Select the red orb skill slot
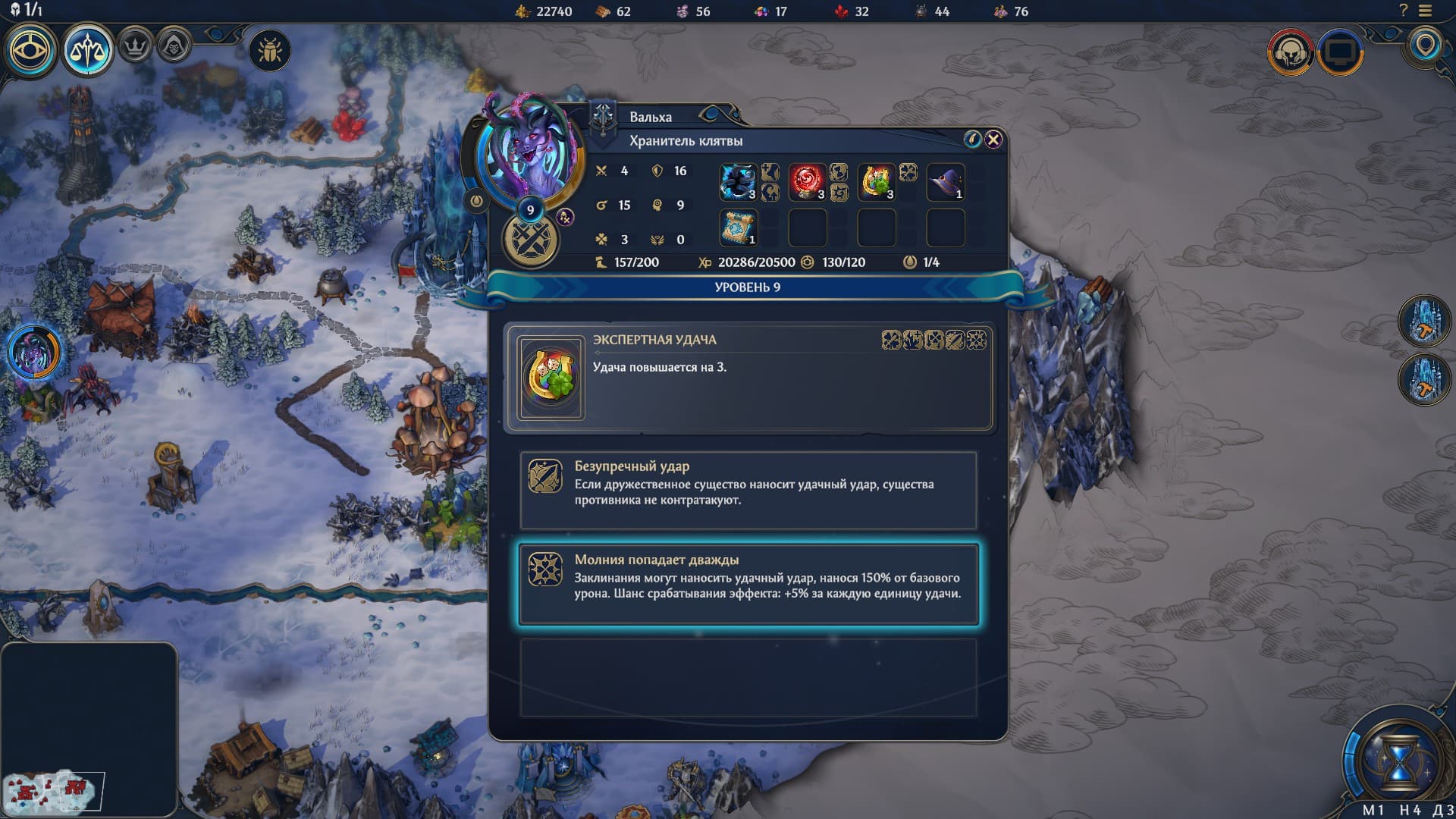Screen dimensions: 1456x819 (807, 183)
